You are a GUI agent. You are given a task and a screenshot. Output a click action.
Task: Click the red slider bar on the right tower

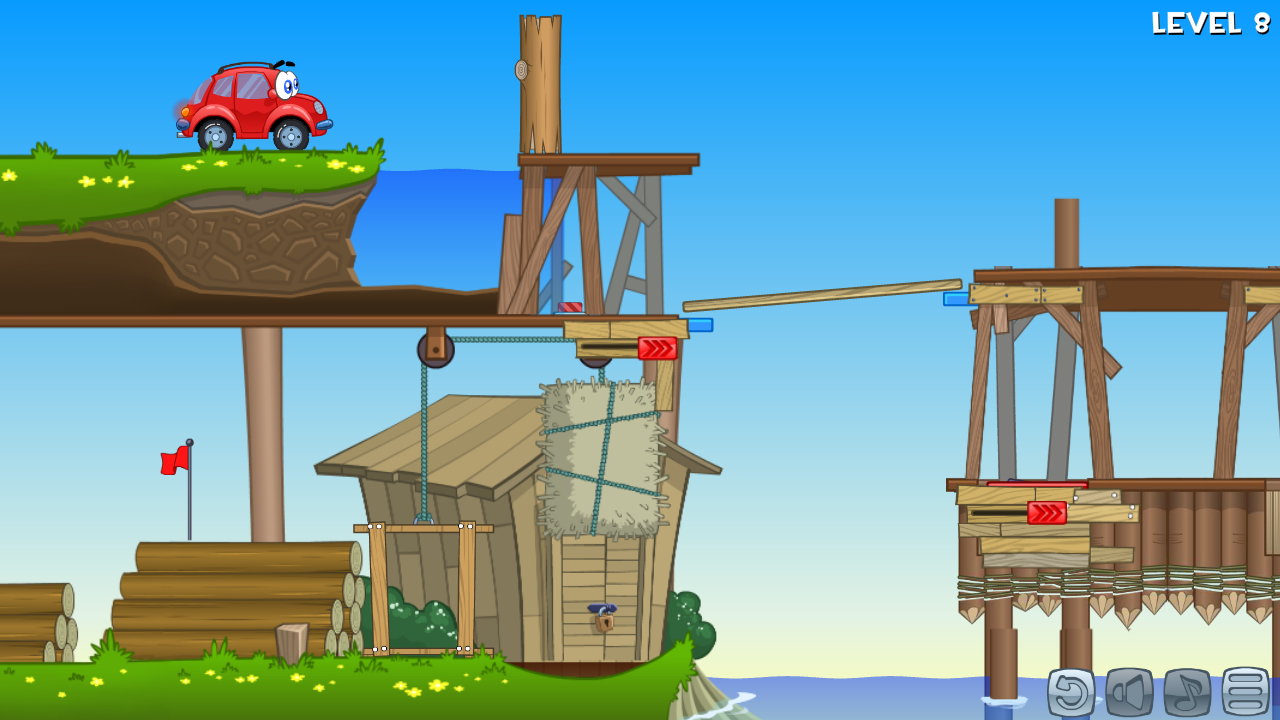(1035, 483)
